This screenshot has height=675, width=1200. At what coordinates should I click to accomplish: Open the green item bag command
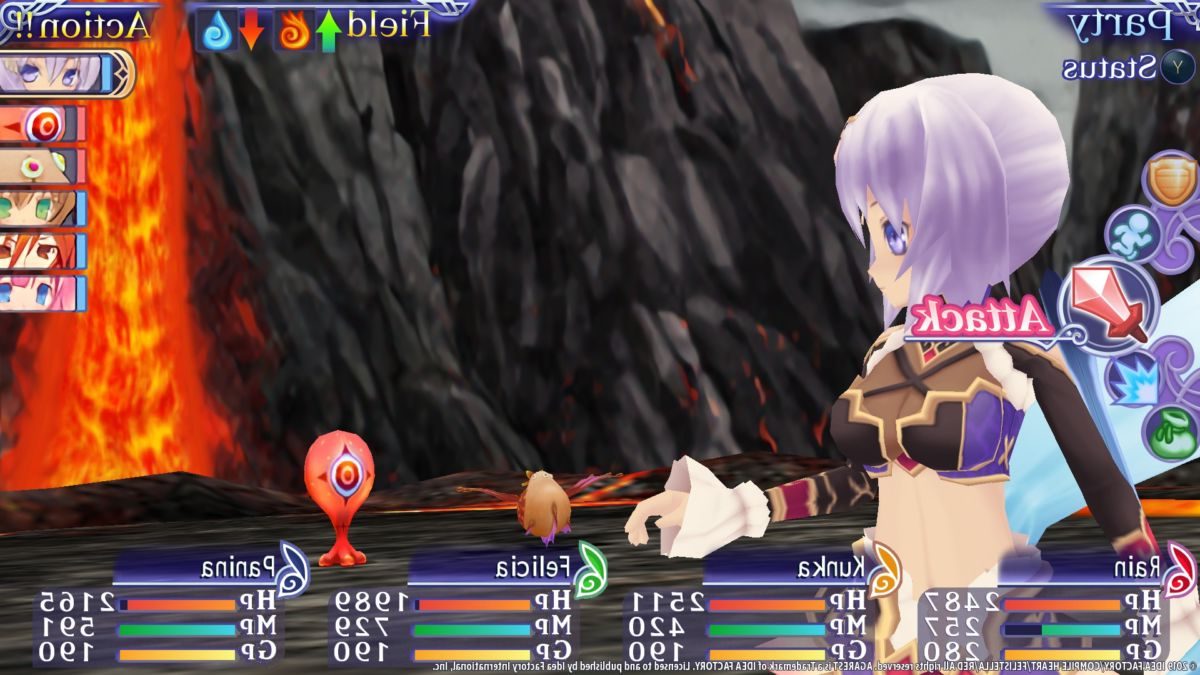[1170, 432]
